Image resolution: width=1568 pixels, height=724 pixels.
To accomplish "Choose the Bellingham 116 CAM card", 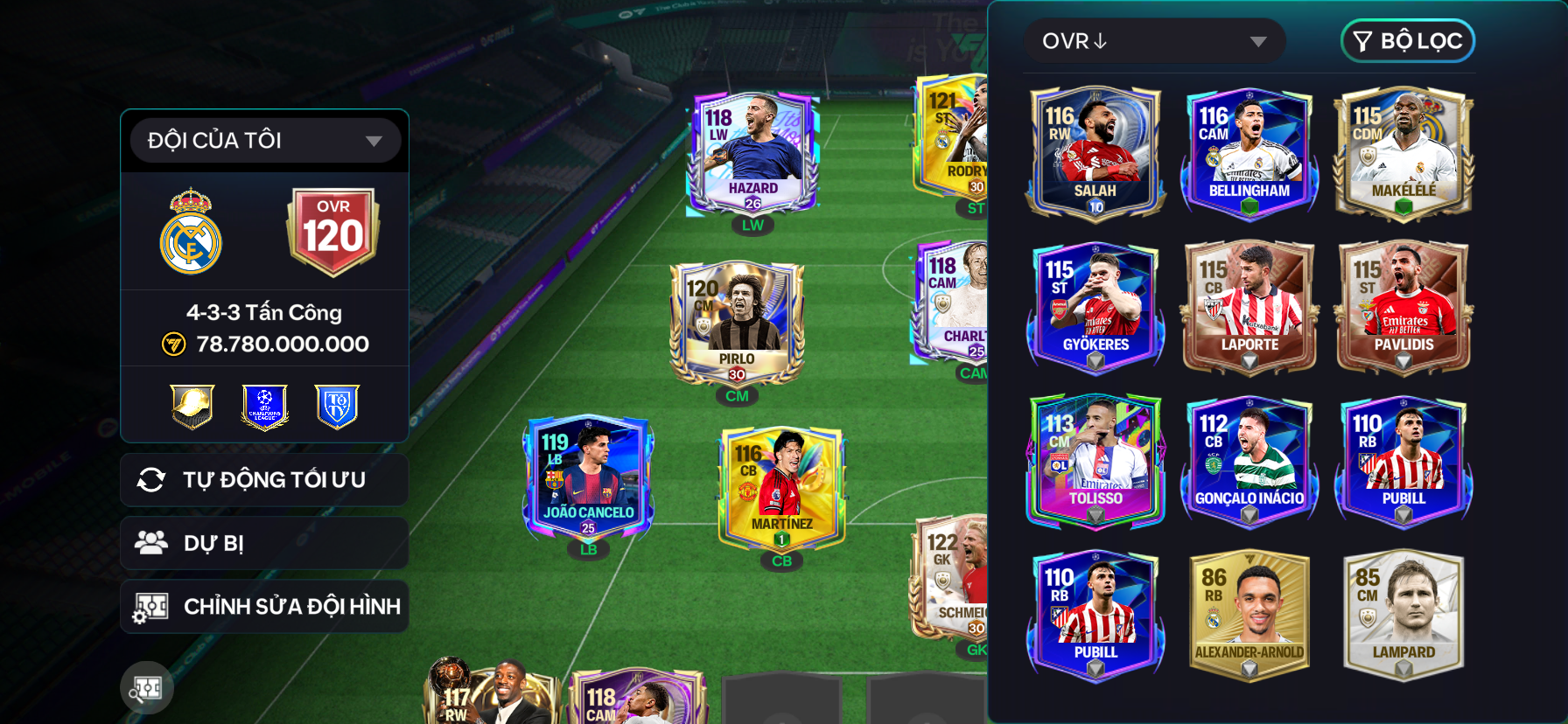I will [1249, 153].
